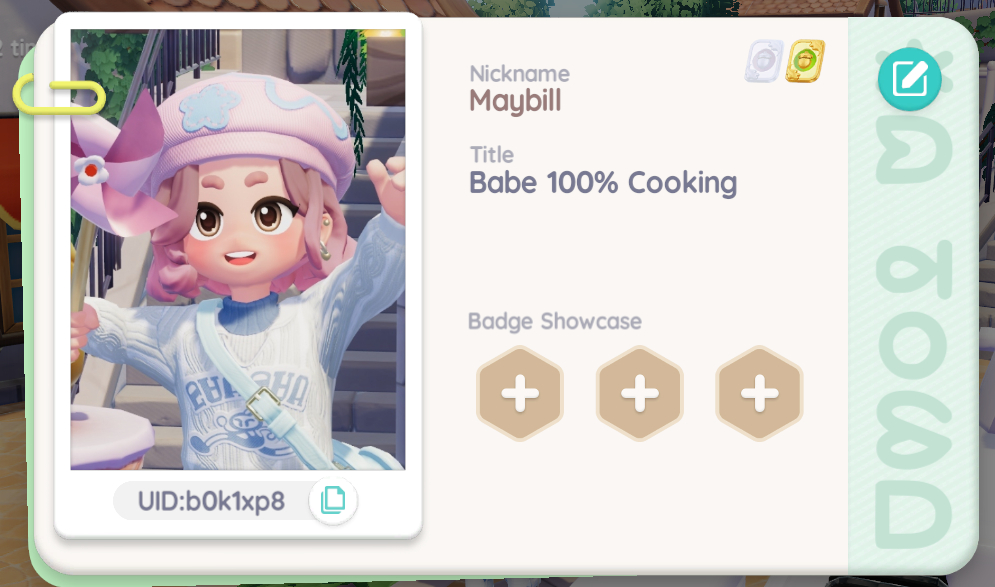995x587 pixels.
Task: Open the profile edit pencil button
Action: click(909, 78)
